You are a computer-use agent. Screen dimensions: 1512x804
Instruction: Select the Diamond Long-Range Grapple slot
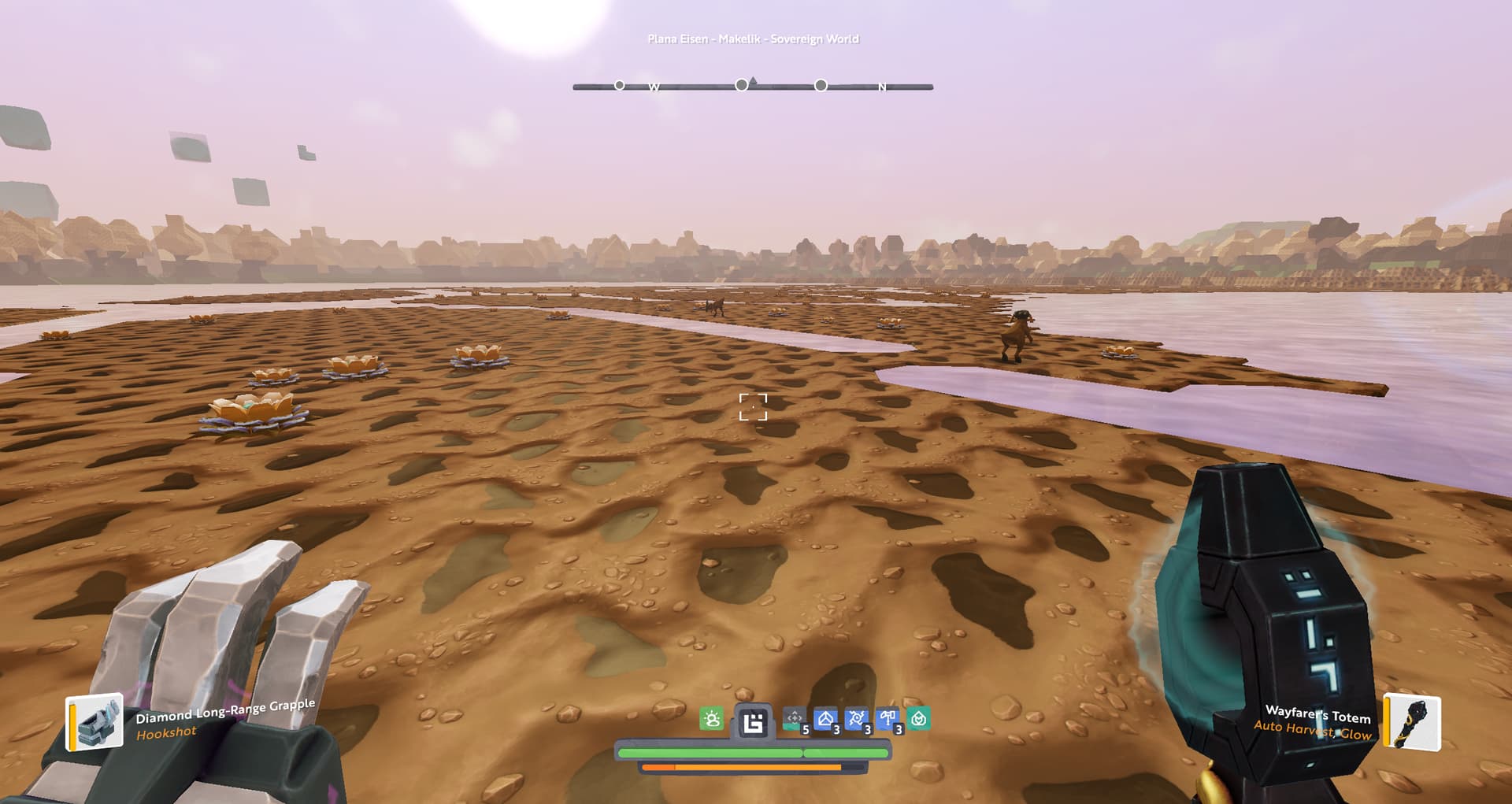[x=94, y=721]
